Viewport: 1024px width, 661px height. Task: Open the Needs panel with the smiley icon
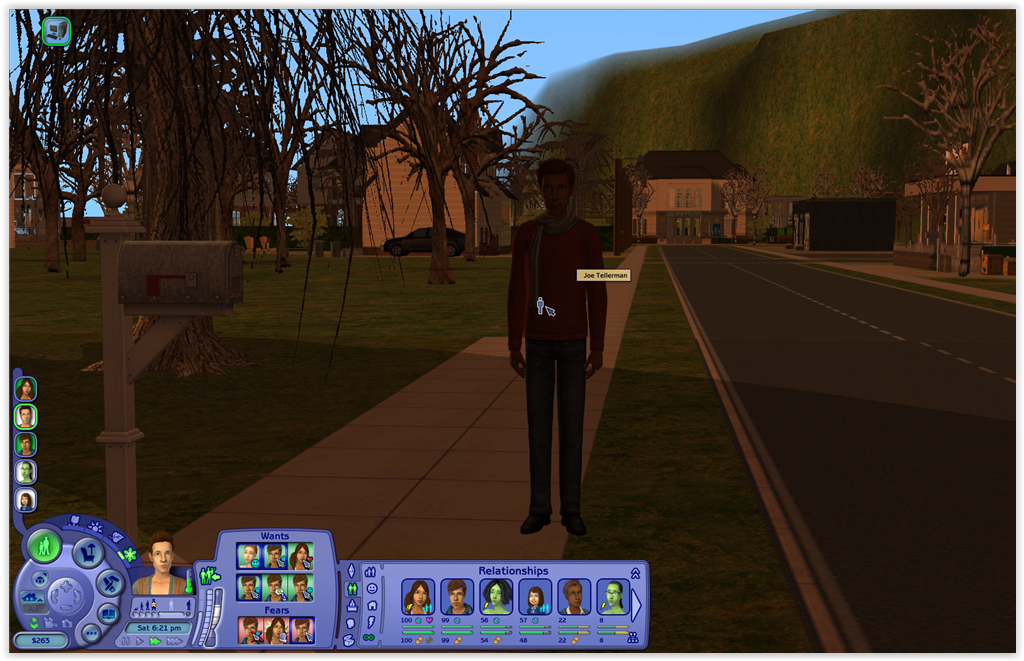point(370,589)
